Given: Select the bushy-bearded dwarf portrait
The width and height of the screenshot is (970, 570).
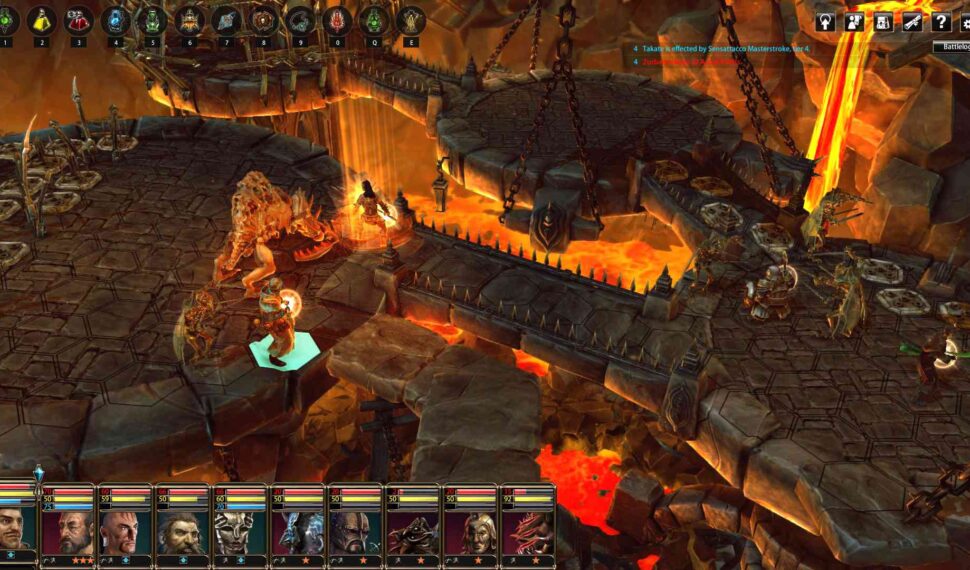Looking at the screenshot, I should (183, 532).
